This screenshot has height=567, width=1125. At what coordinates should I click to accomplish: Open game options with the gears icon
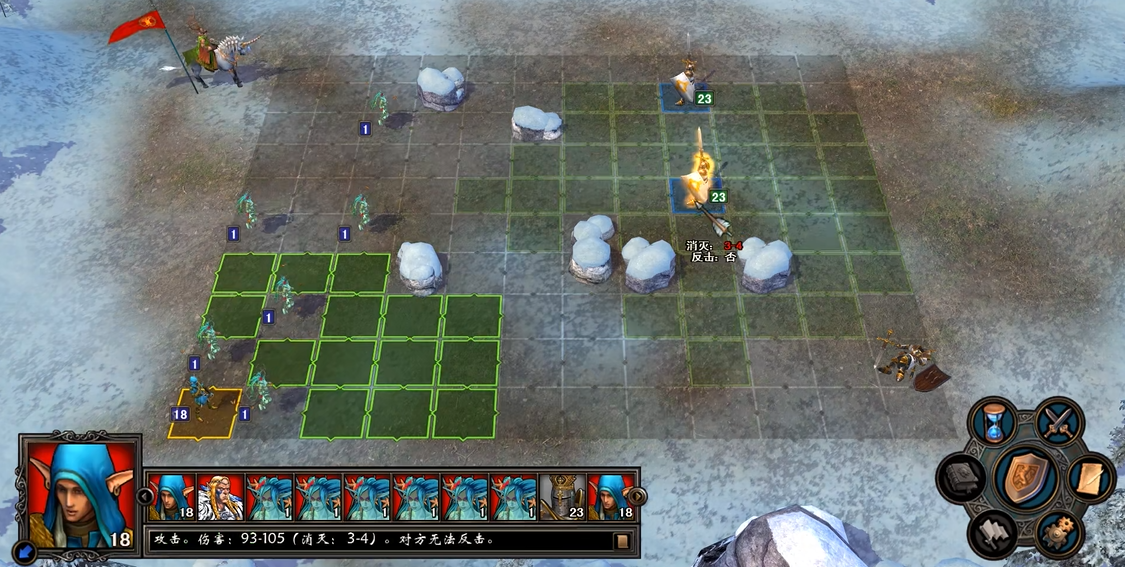coord(1059,533)
